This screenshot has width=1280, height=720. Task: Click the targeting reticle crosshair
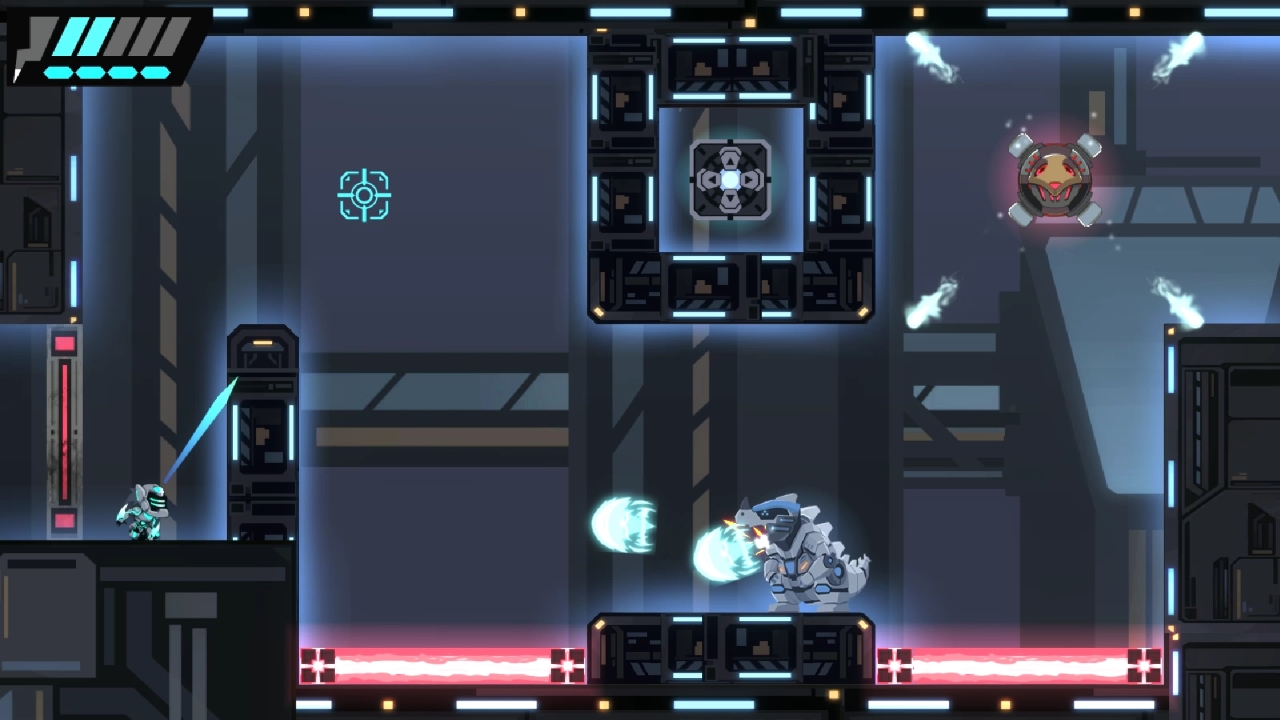click(364, 194)
